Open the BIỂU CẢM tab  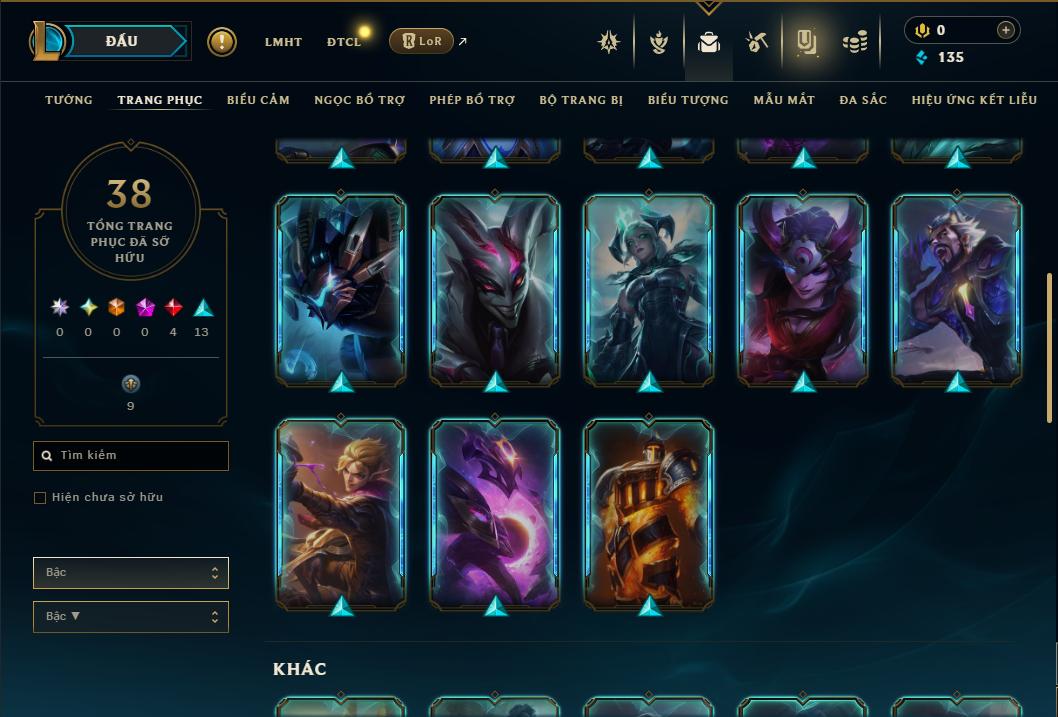tap(258, 100)
